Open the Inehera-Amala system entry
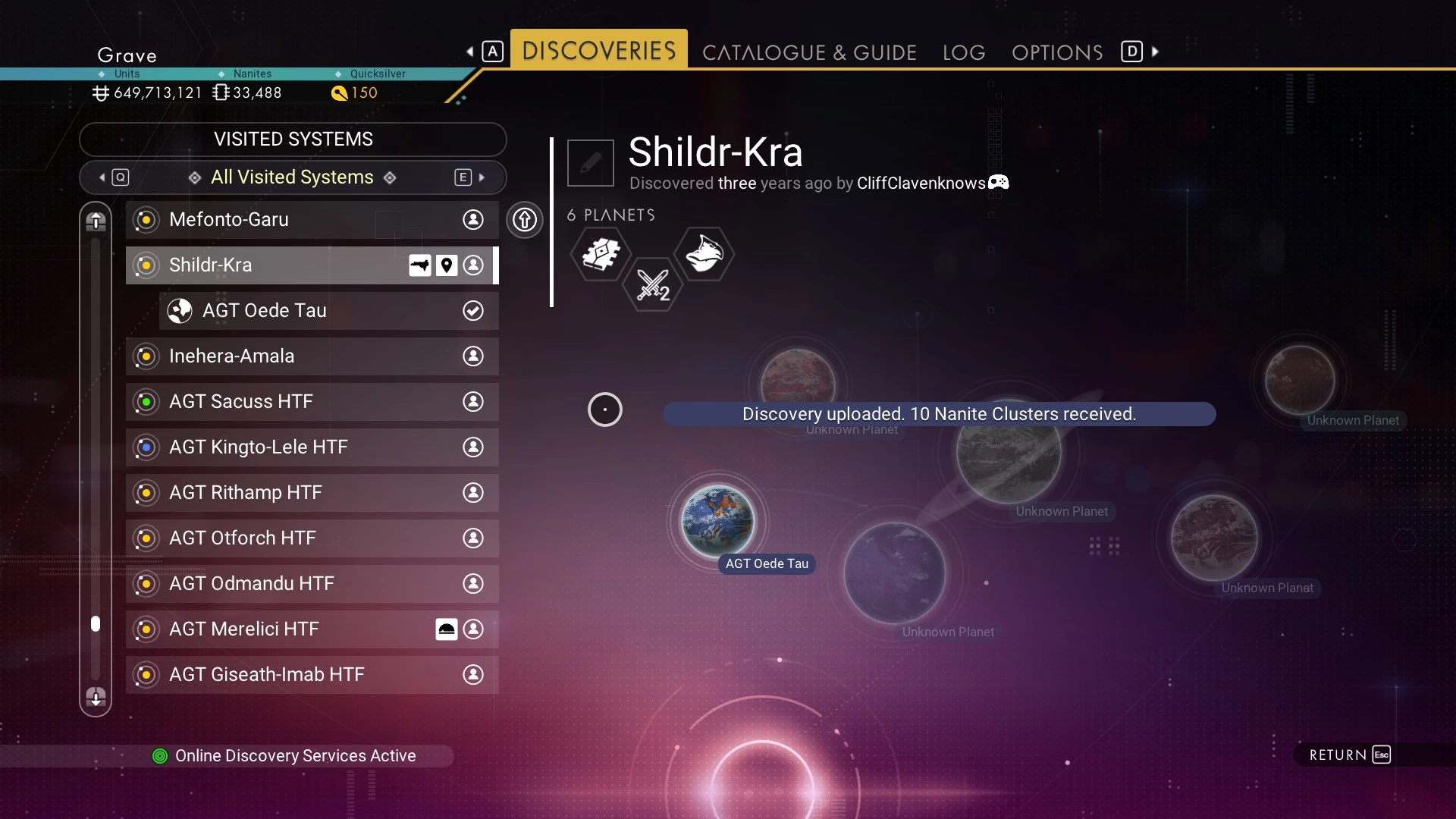This screenshot has width=1456, height=819. pyautogui.click(x=312, y=356)
